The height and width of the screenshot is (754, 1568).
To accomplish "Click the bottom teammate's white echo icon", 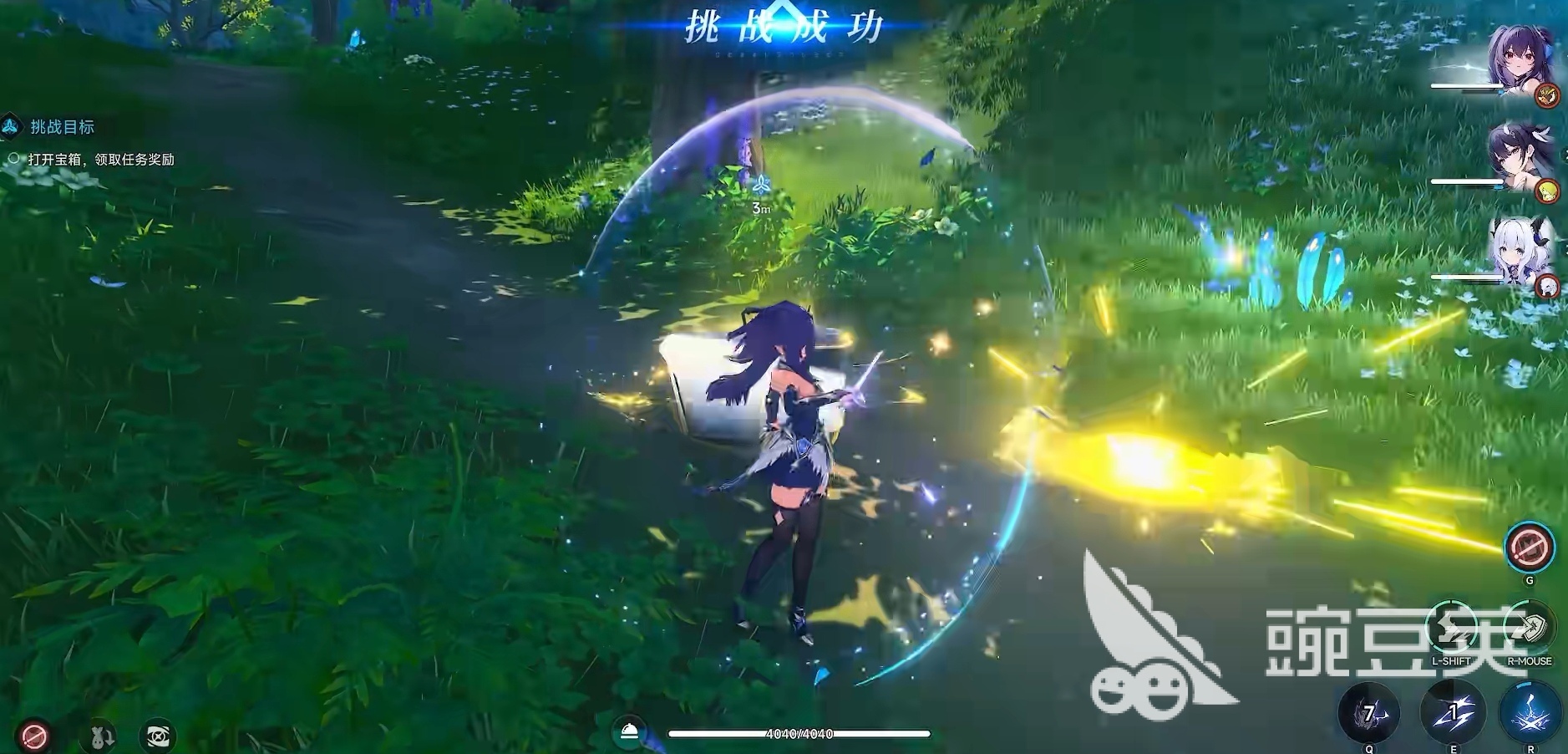I will tap(1549, 284).
